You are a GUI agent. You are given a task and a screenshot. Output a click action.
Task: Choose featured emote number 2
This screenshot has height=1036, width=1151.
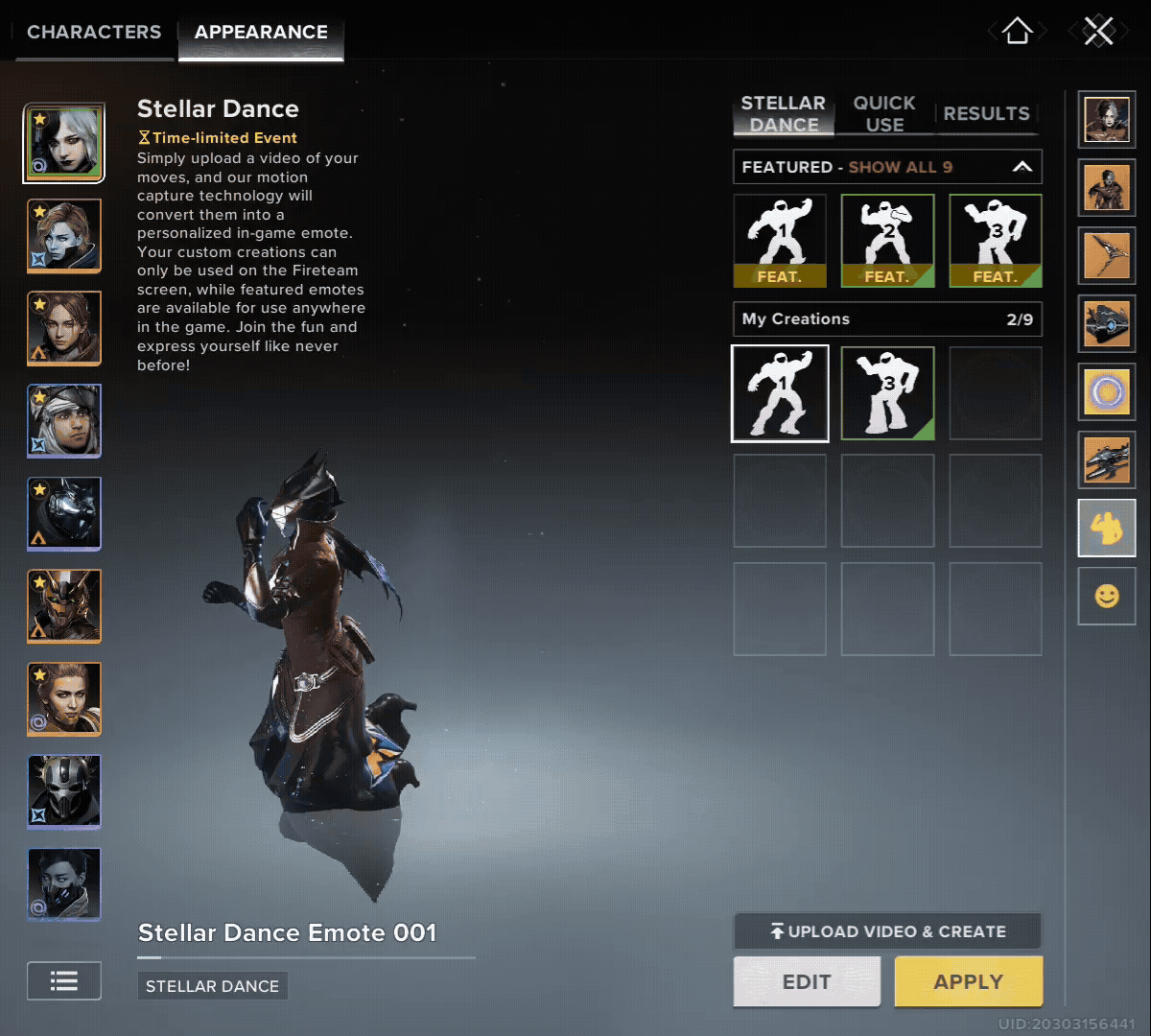point(887,241)
